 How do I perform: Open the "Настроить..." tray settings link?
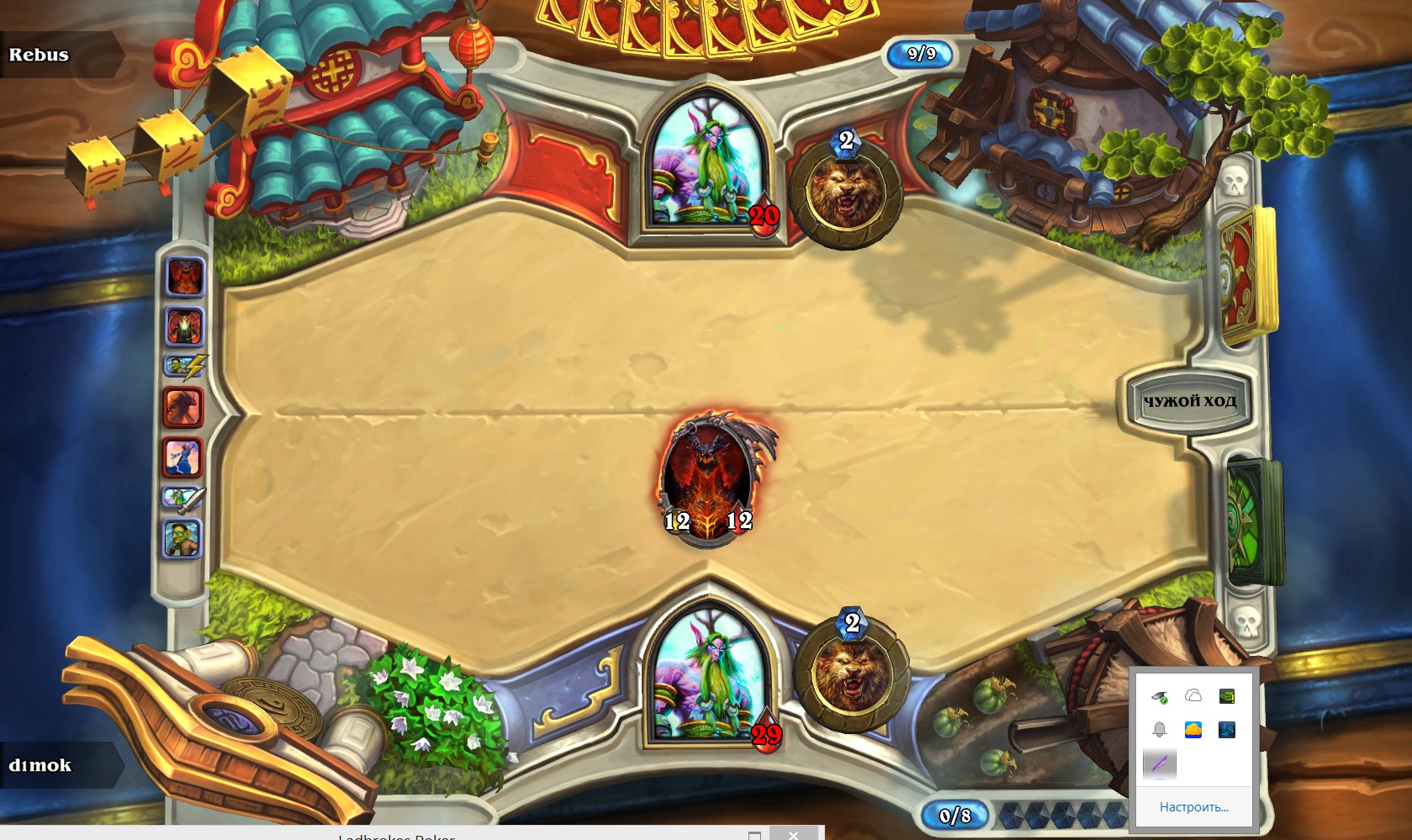[1193, 807]
